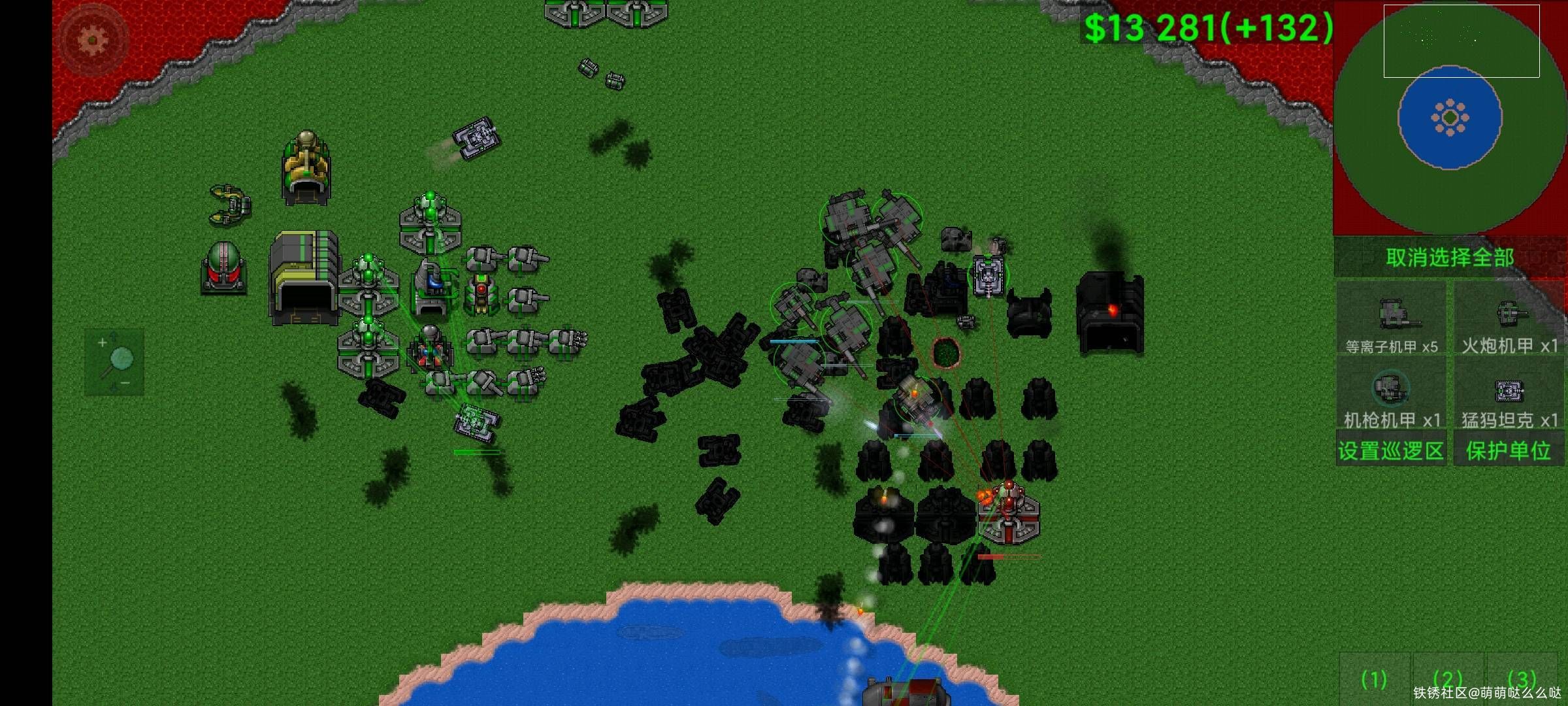Viewport: 1568px width, 706px height.
Task: Deselect all units with 取消选择全部
Action: pyautogui.click(x=1449, y=258)
